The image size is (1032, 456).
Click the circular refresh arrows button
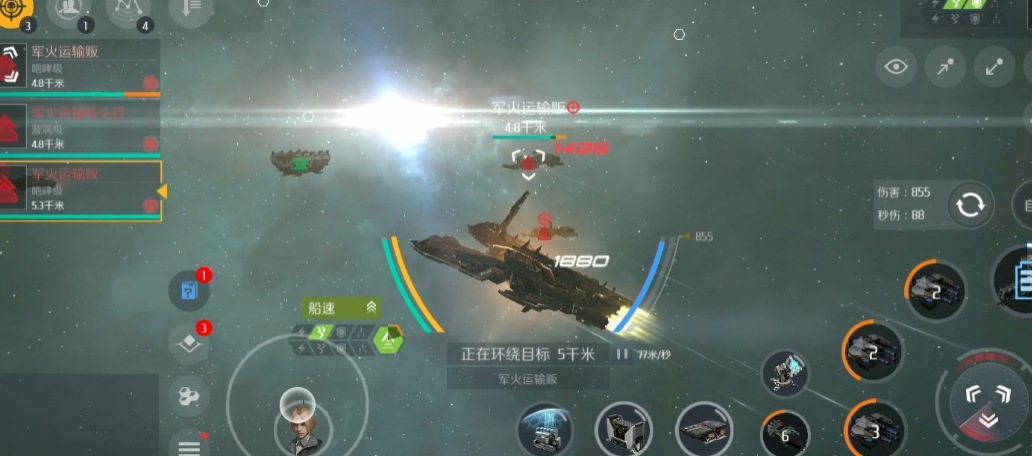969,205
